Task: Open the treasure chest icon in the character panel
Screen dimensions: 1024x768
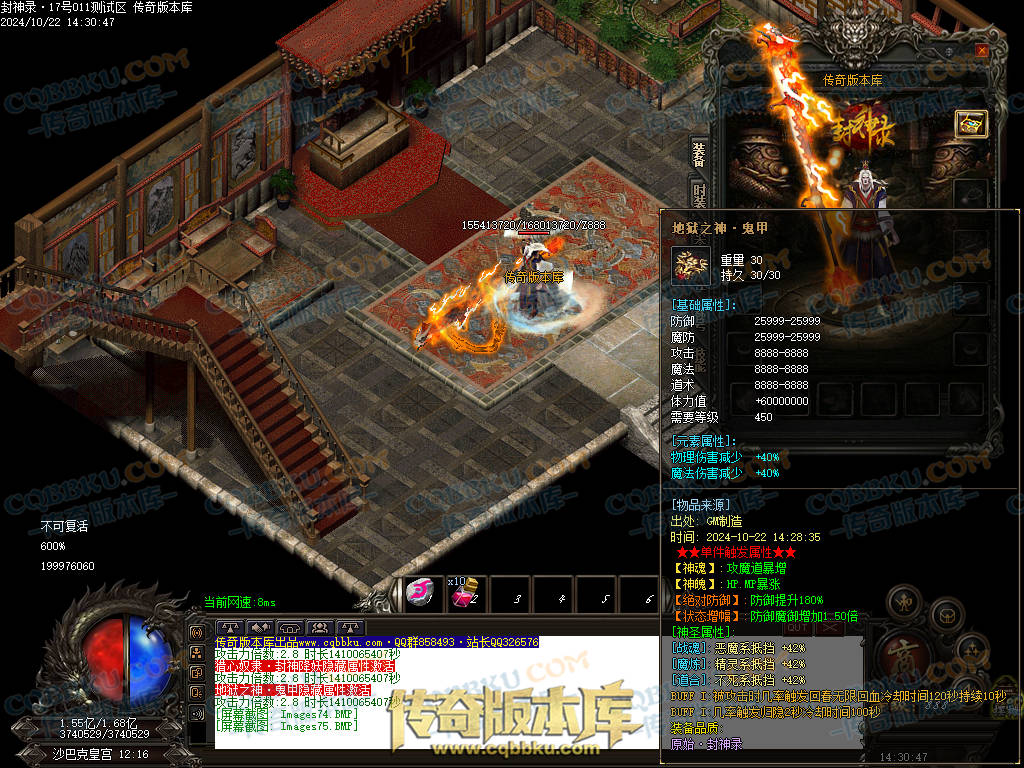Action: pos(970,123)
